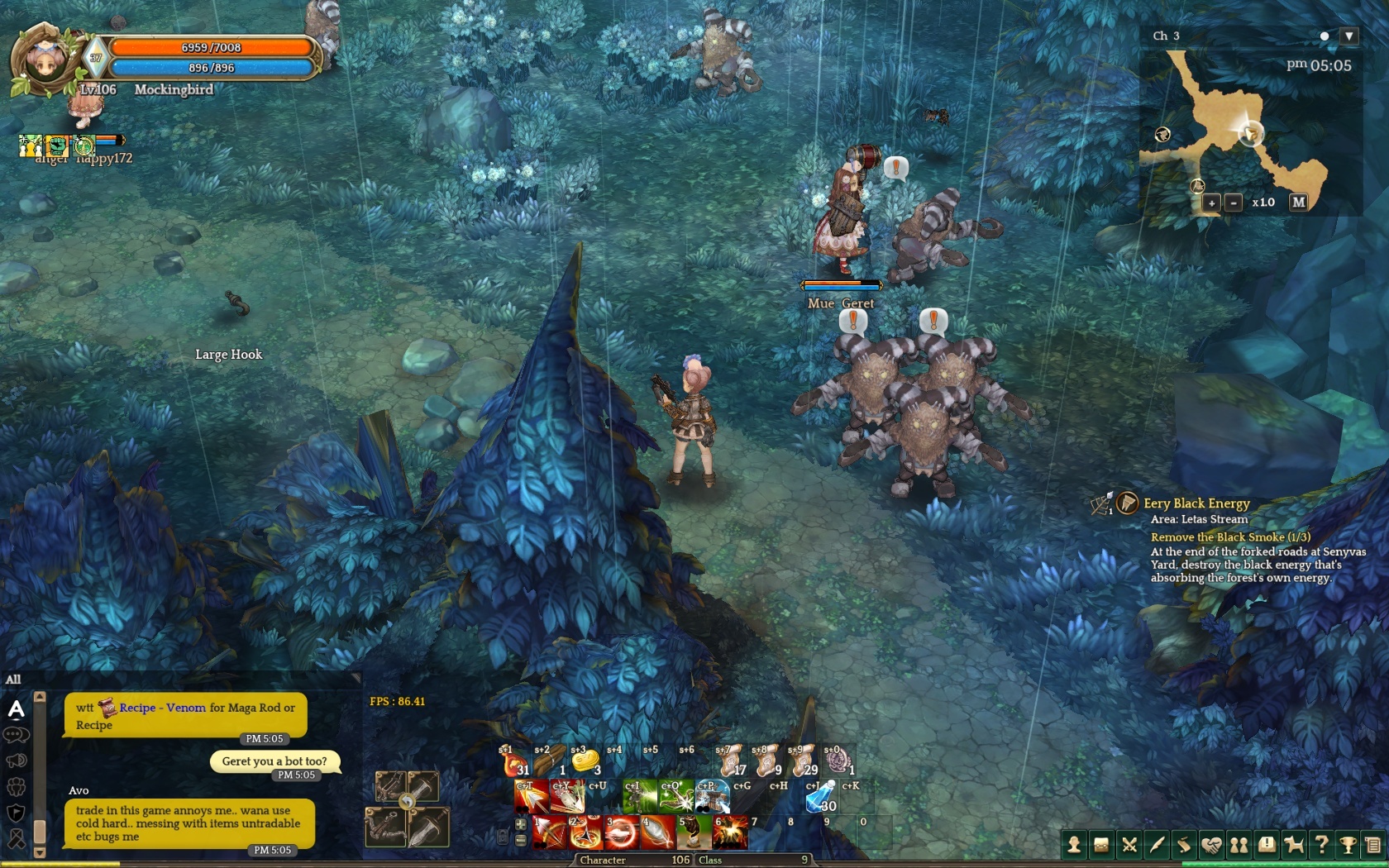Screen dimensions: 1389x868
Task: Open the Recipe - Venom item link
Action: pyautogui.click(x=162, y=708)
